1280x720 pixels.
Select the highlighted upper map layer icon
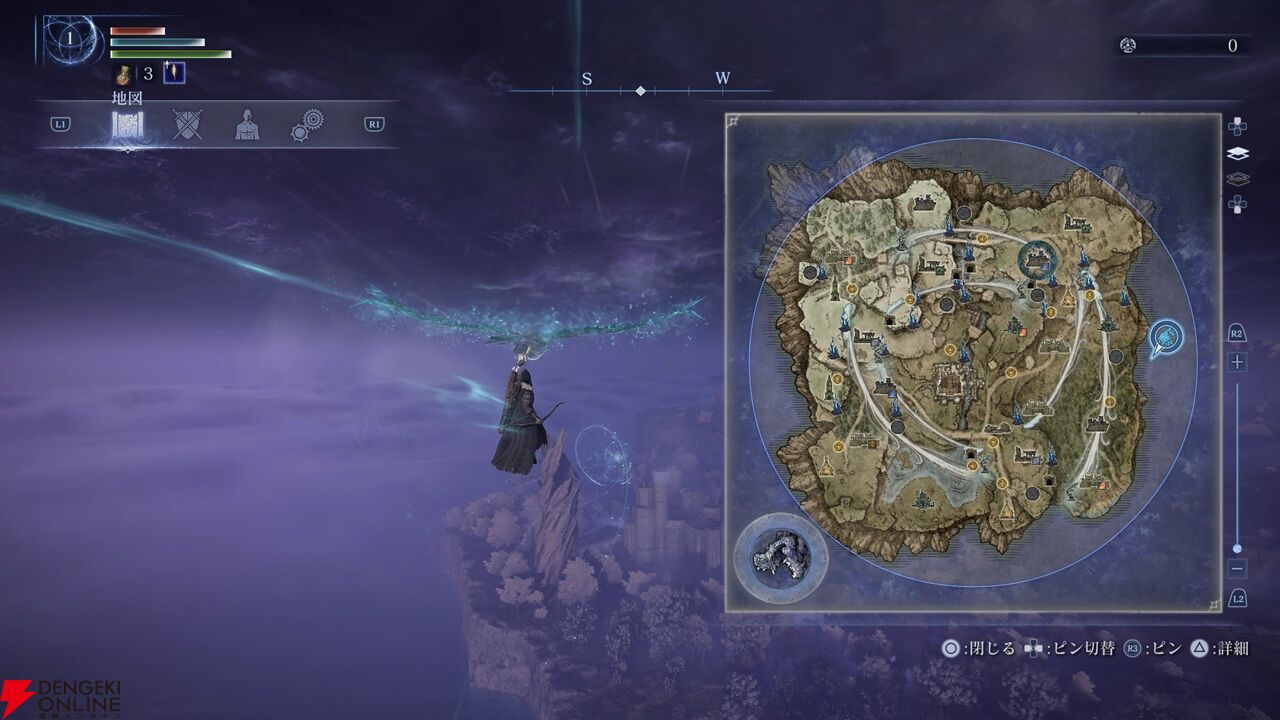[x=1237, y=154]
